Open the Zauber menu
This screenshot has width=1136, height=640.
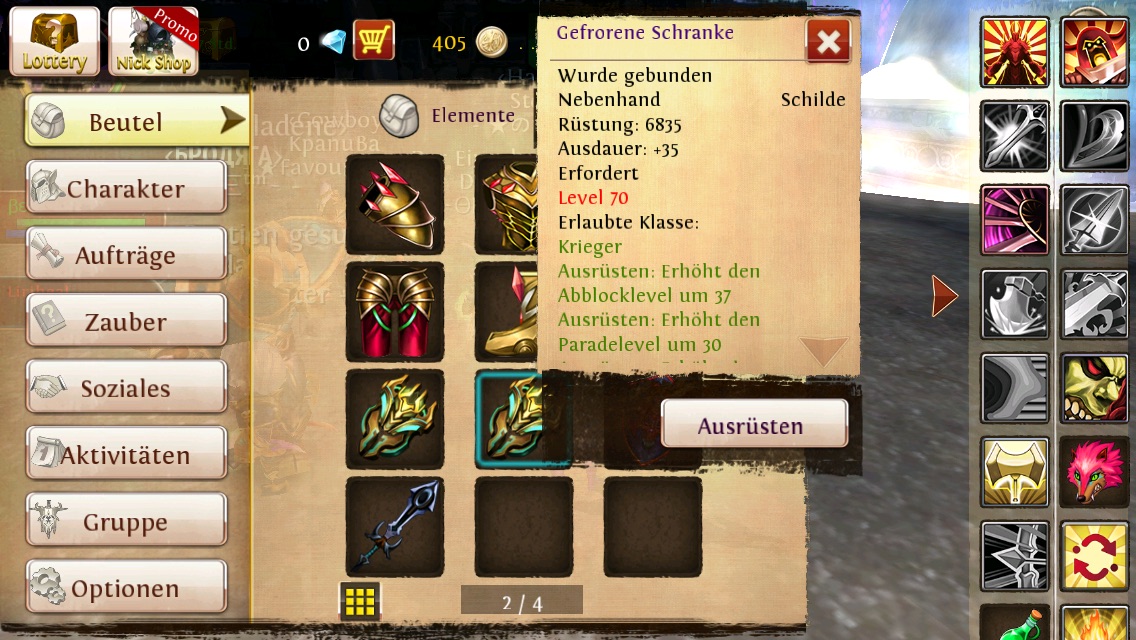point(126,322)
